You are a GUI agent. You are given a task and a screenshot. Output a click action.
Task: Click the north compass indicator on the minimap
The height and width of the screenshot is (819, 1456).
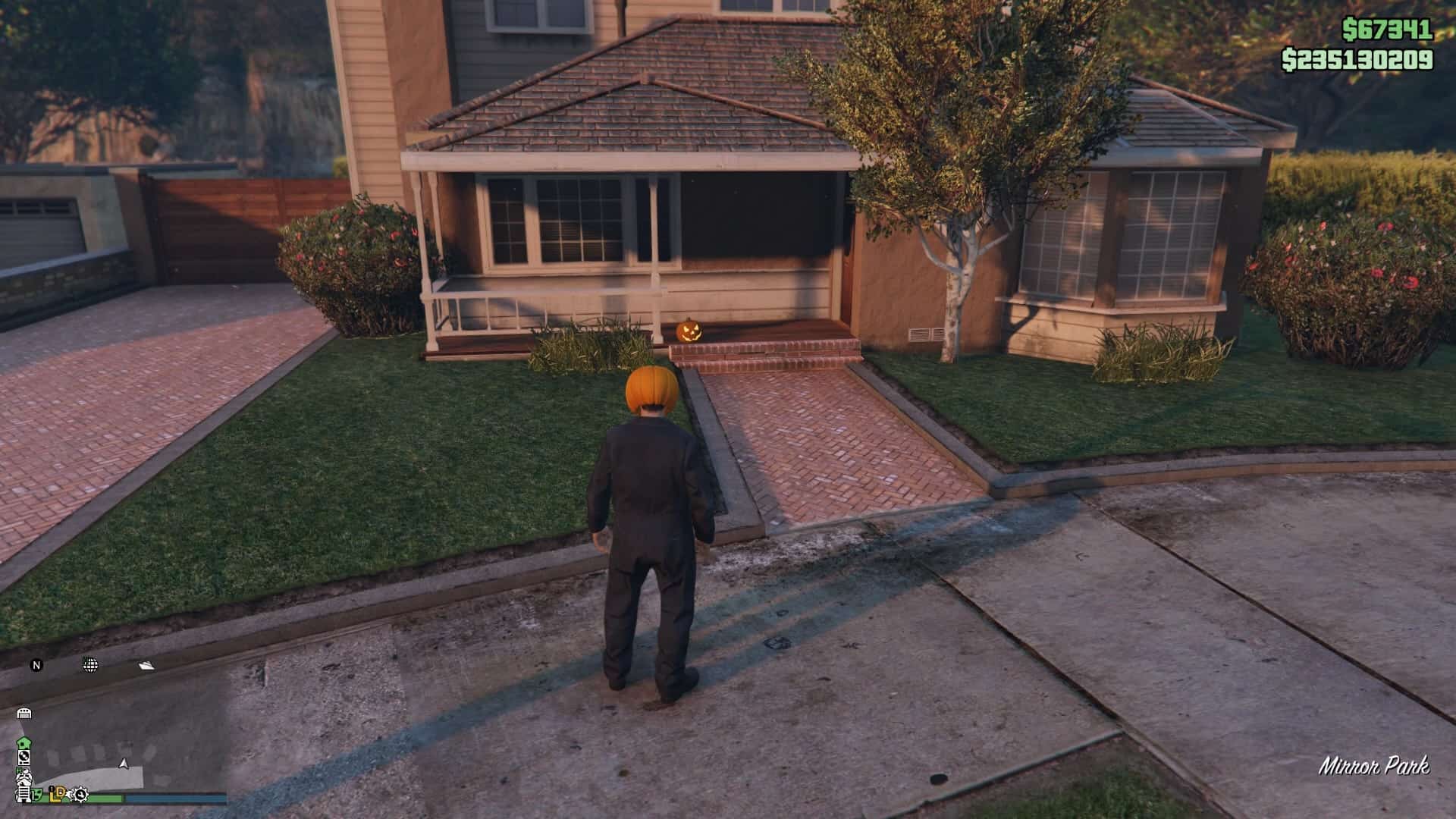coord(36,665)
